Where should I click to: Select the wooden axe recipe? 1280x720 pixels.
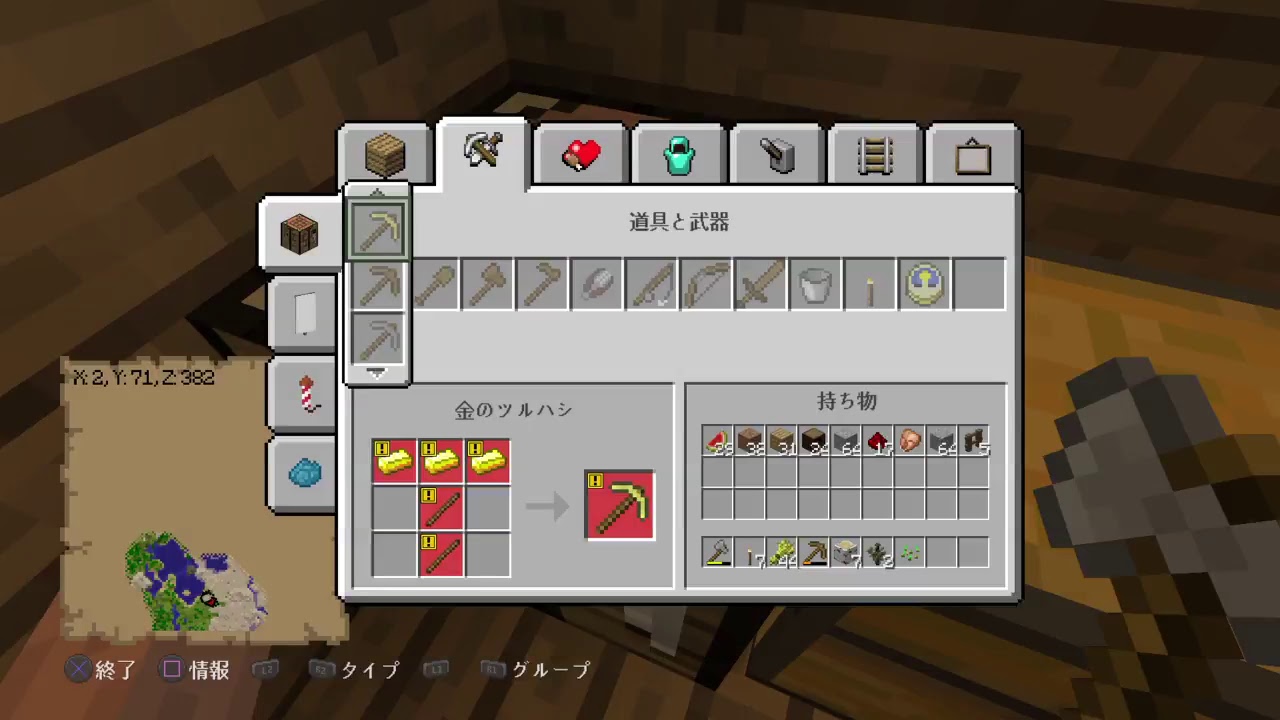point(486,284)
